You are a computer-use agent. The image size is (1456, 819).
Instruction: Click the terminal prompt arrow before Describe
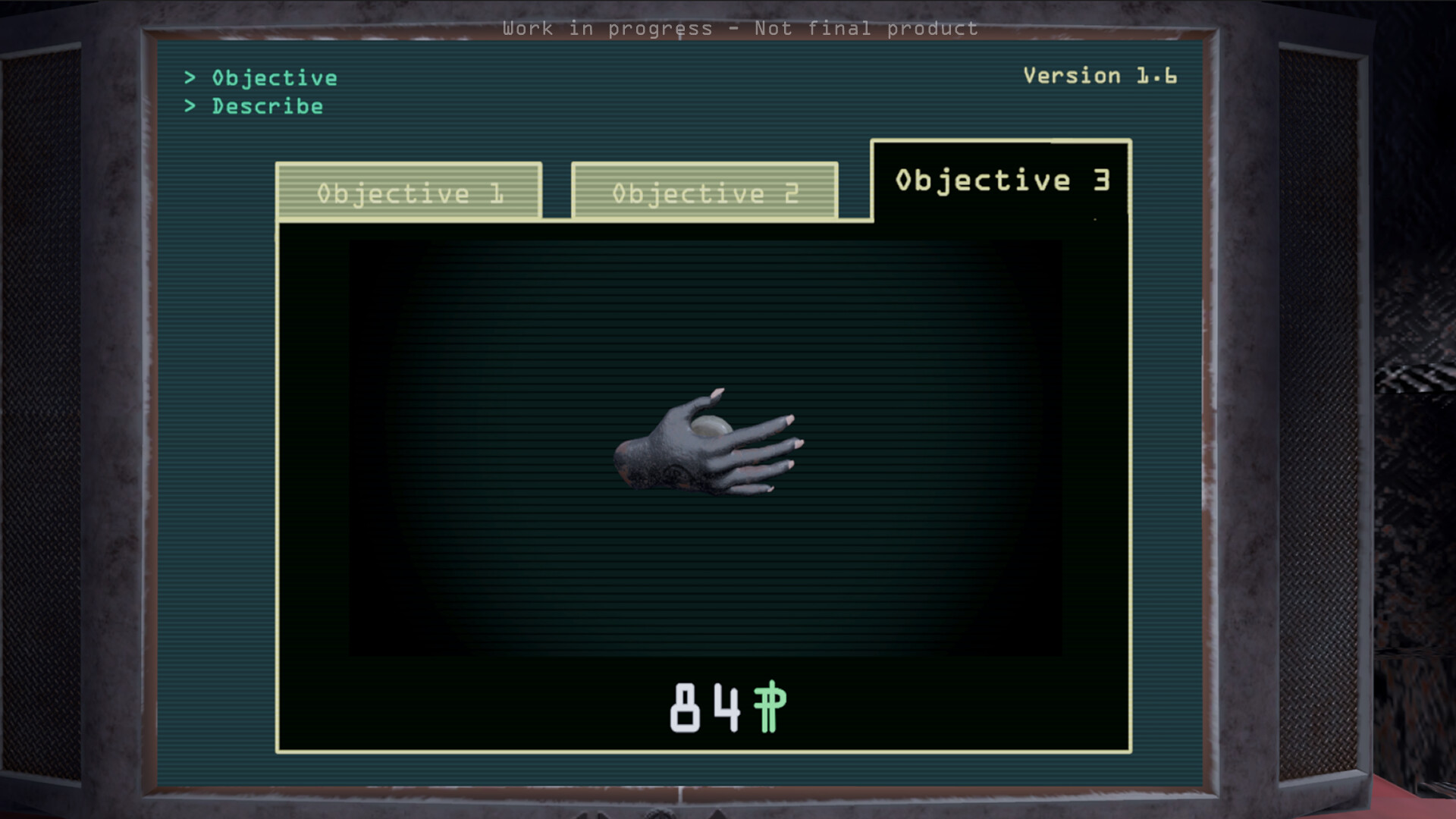pyautogui.click(x=189, y=106)
